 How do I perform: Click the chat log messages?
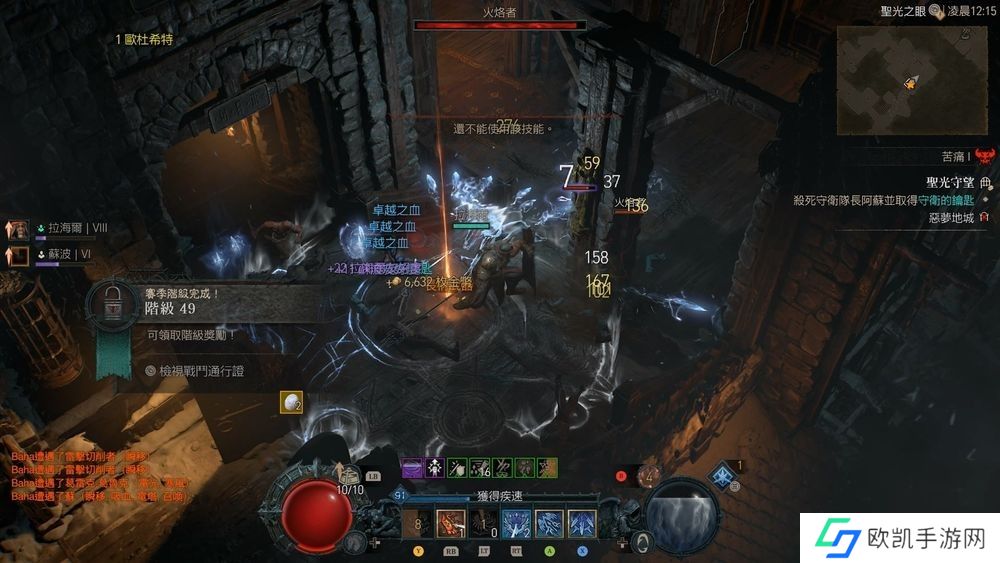[95, 476]
